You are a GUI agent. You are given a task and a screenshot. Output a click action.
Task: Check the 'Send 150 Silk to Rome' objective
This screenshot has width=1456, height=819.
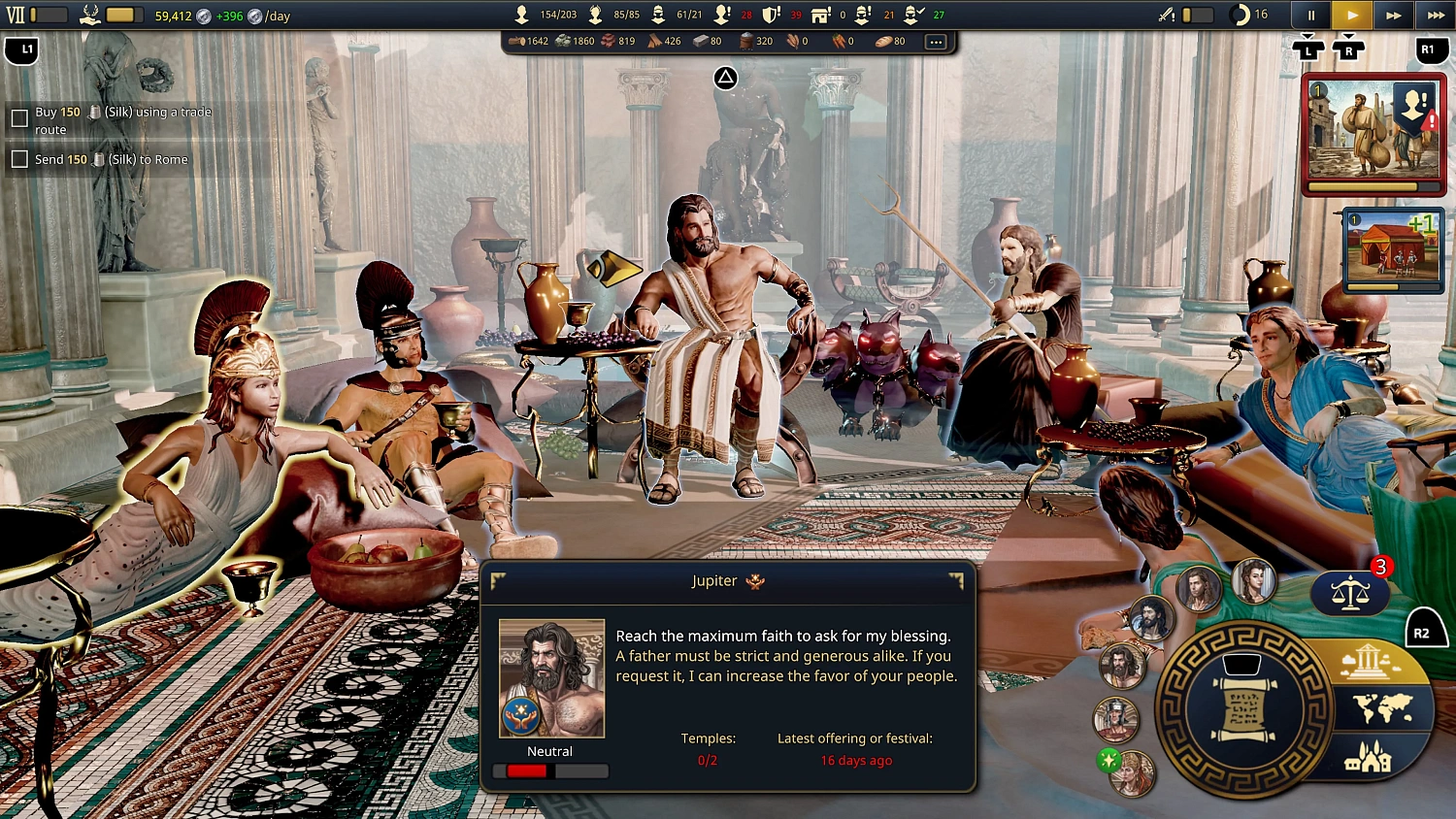tap(19, 158)
